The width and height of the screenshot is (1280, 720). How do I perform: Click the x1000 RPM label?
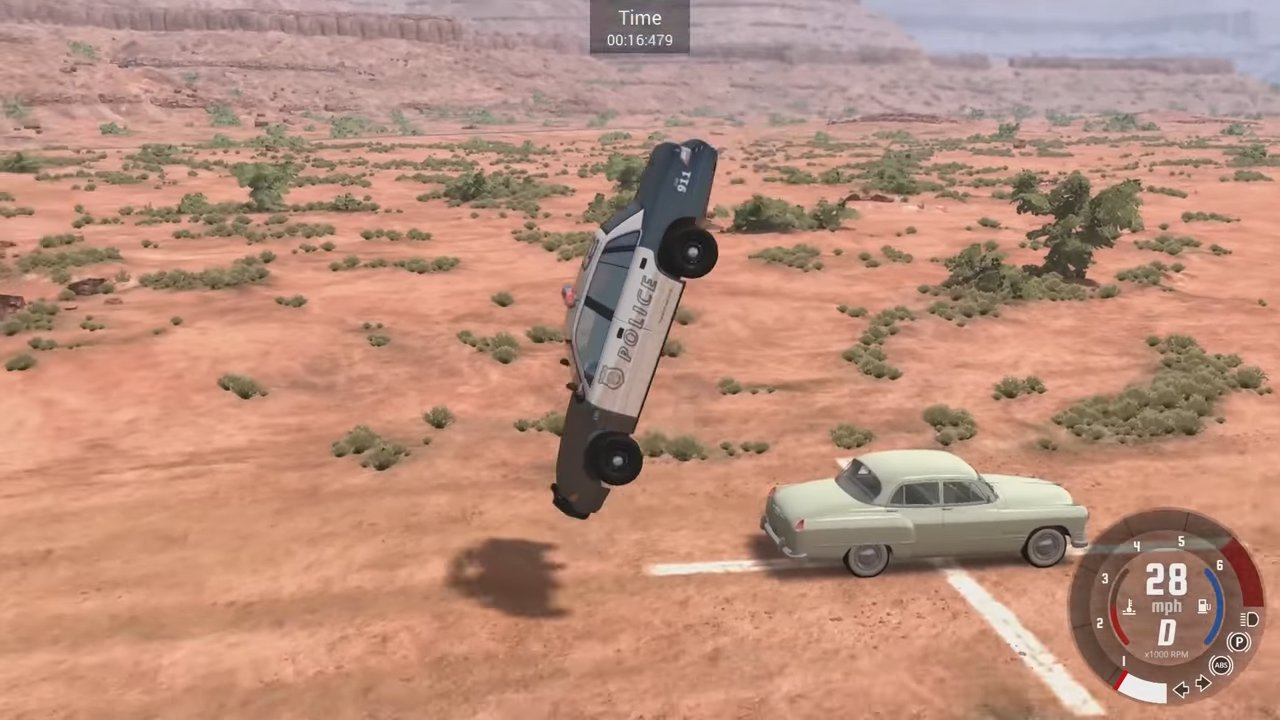(x=1166, y=653)
